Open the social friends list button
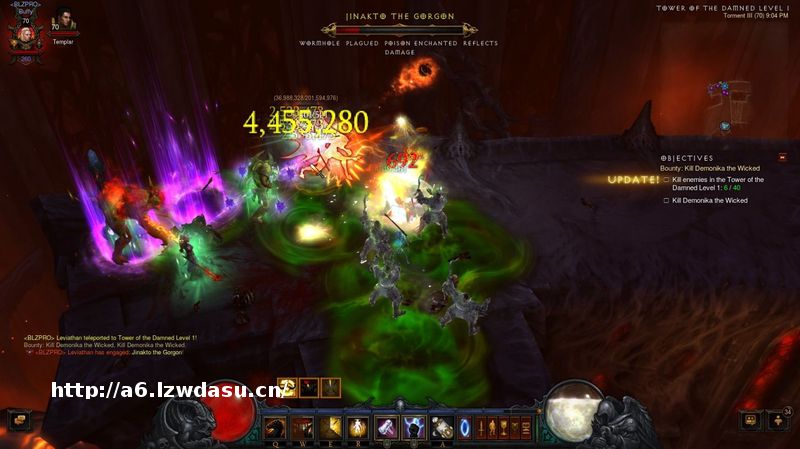 (x=750, y=420)
